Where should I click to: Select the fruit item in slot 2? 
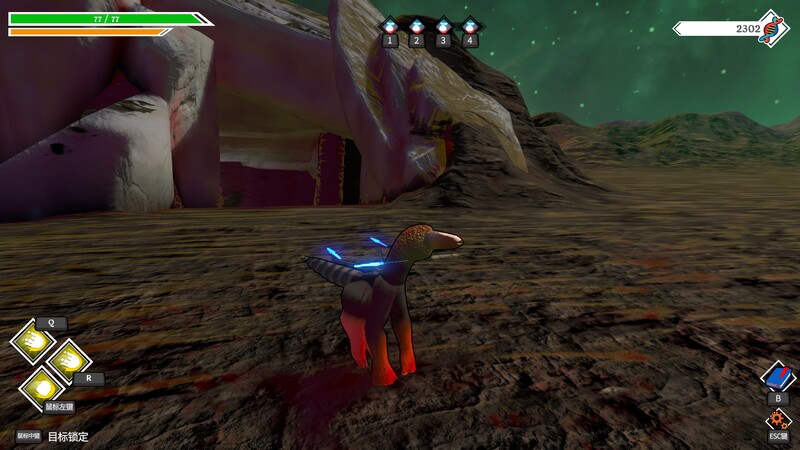[x=417, y=26]
